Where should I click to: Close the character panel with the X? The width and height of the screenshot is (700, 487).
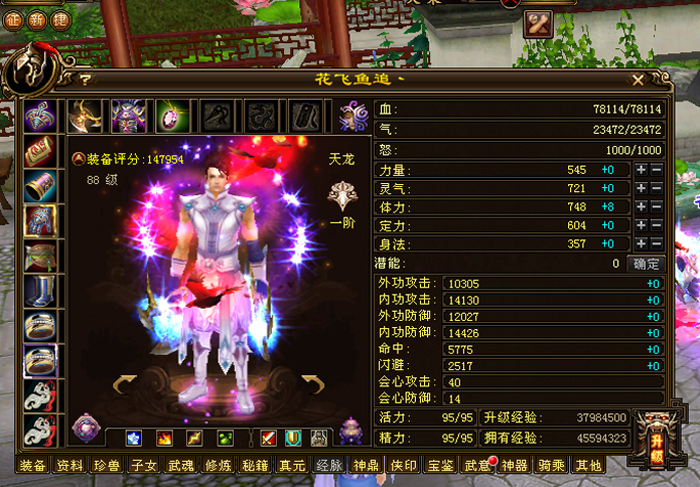click(639, 78)
